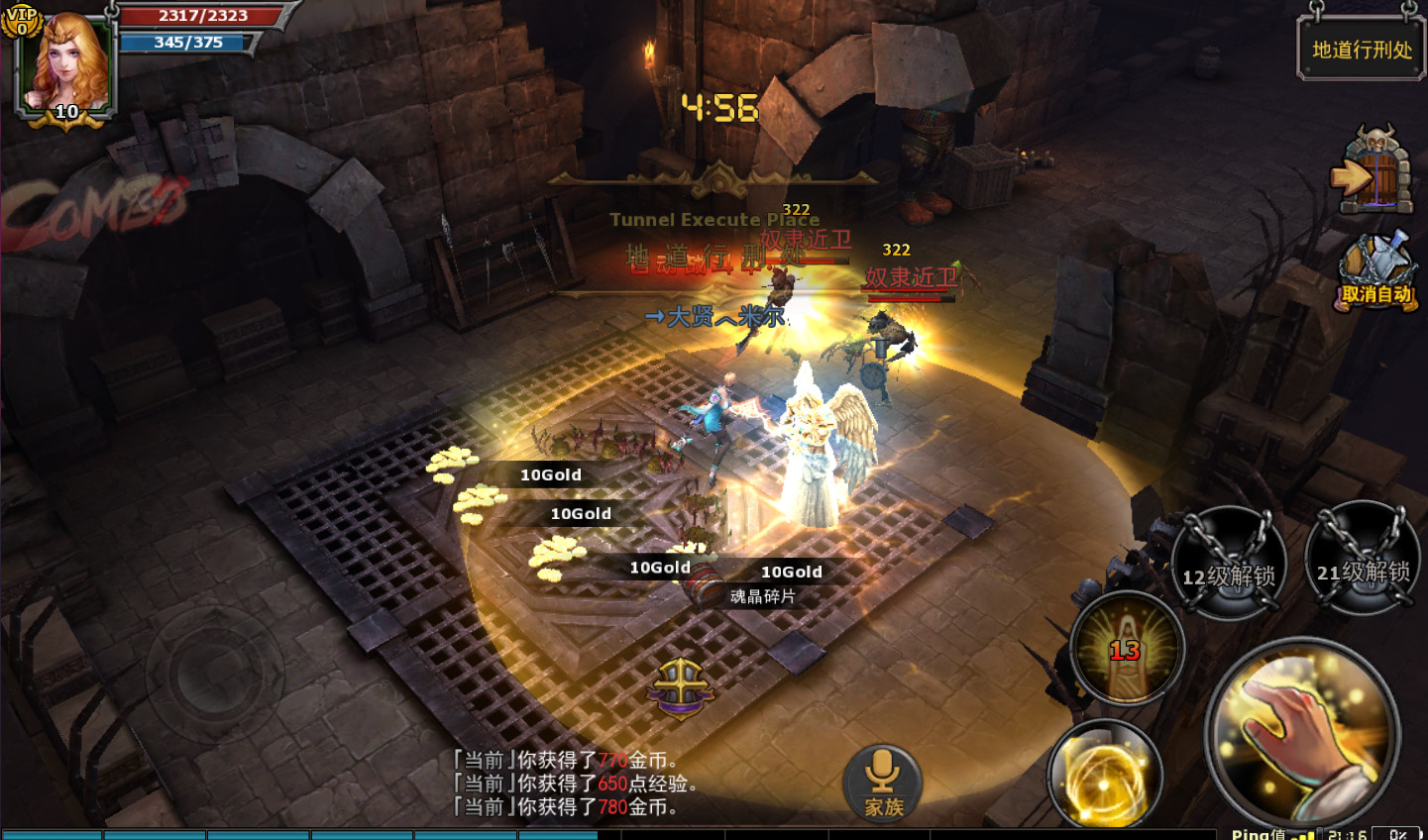Open the blonde hero portrait
Viewport: 1428px width, 840px height.
tap(67, 61)
